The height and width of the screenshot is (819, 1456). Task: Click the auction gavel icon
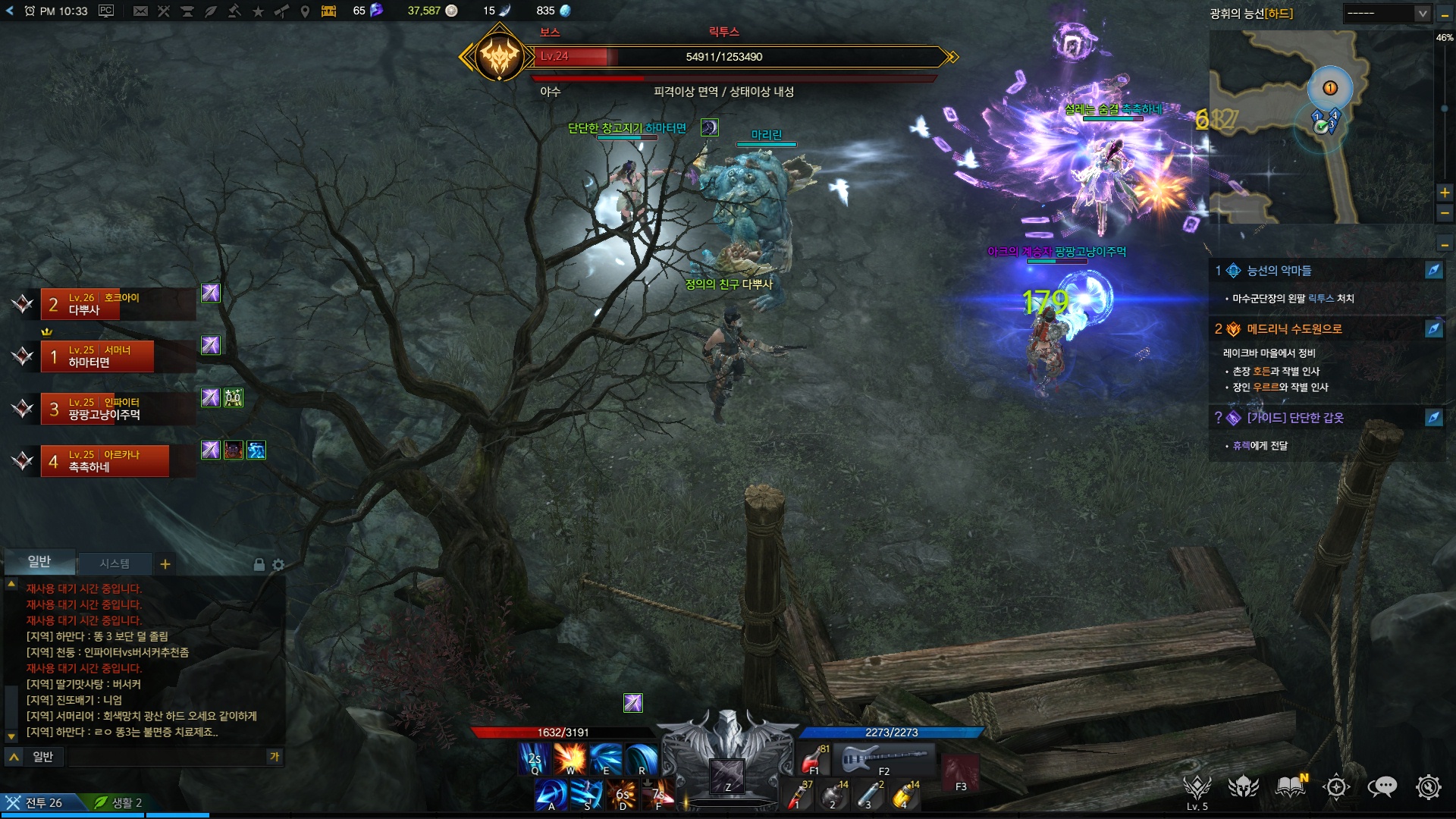pos(234,11)
